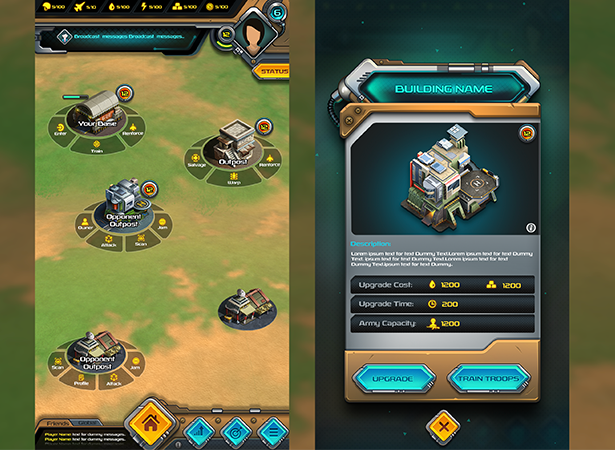Select Train on Your Base
The height and width of the screenshot is (450, 615).
pyautogui.click(x=96, y=148)
